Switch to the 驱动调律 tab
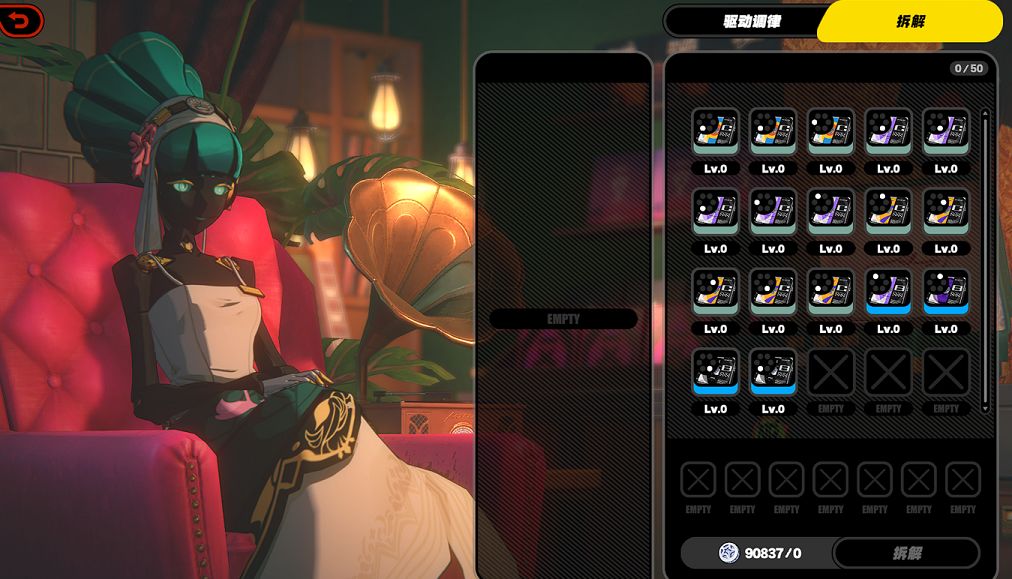Image resolution: width=1012 pixels, height=579 pixels. [x=751, y=21]
